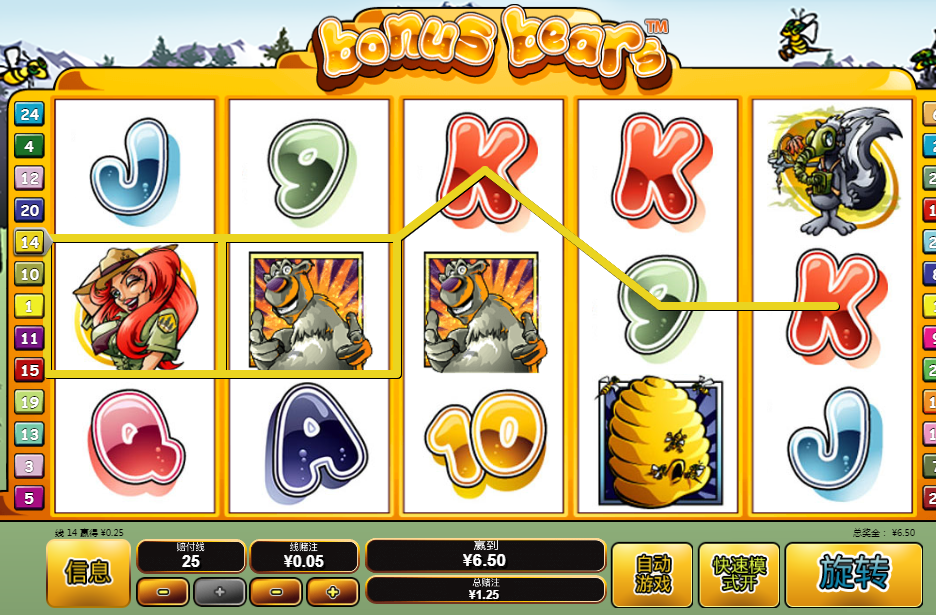Screen dimensions: 936x615
Task: Activate payline number 15 marker
Action: coord(29,370)
